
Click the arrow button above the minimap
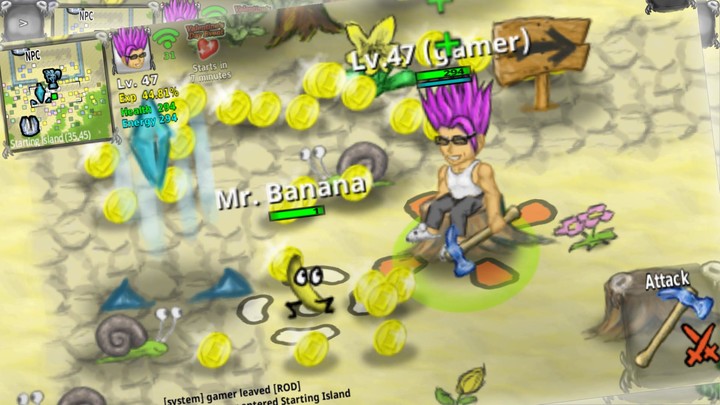pos(24,21)
